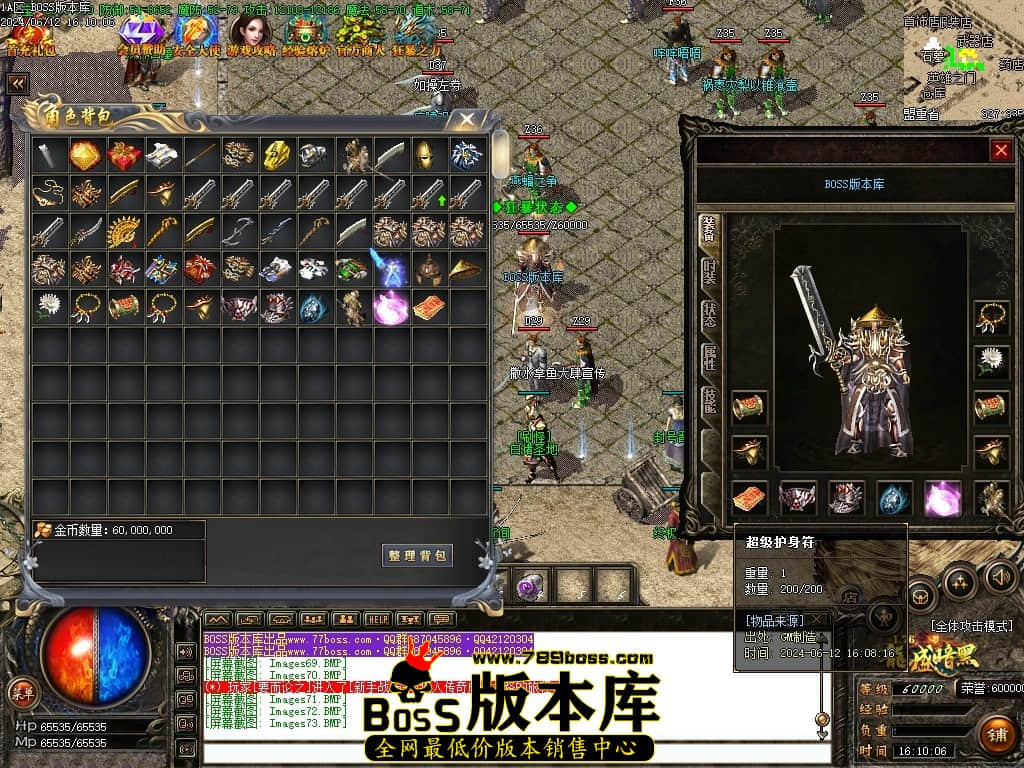Click the HELP button above chat
1024x768 pixels.
(376, 619)
